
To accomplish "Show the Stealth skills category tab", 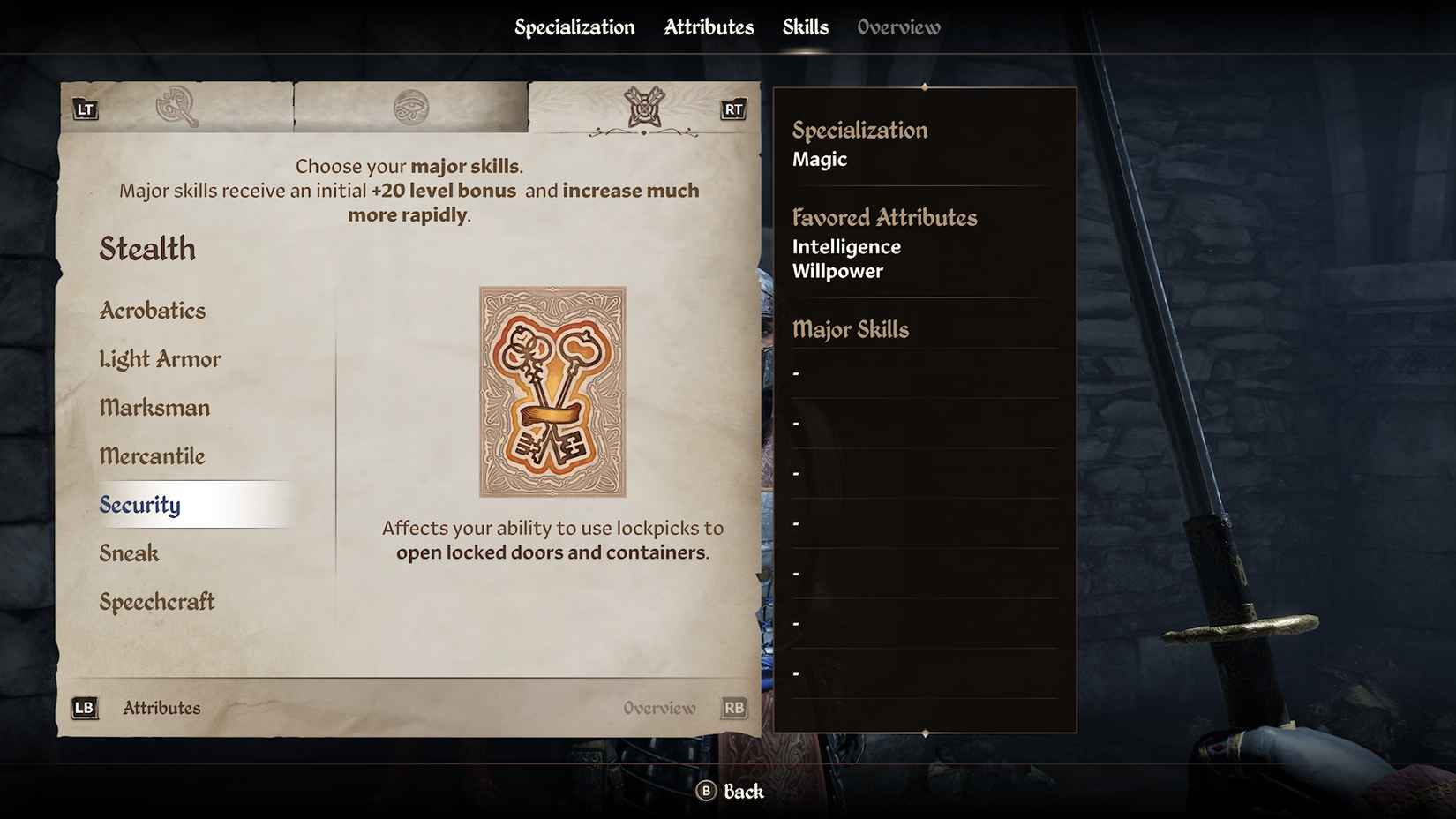I will coord(643,108).
